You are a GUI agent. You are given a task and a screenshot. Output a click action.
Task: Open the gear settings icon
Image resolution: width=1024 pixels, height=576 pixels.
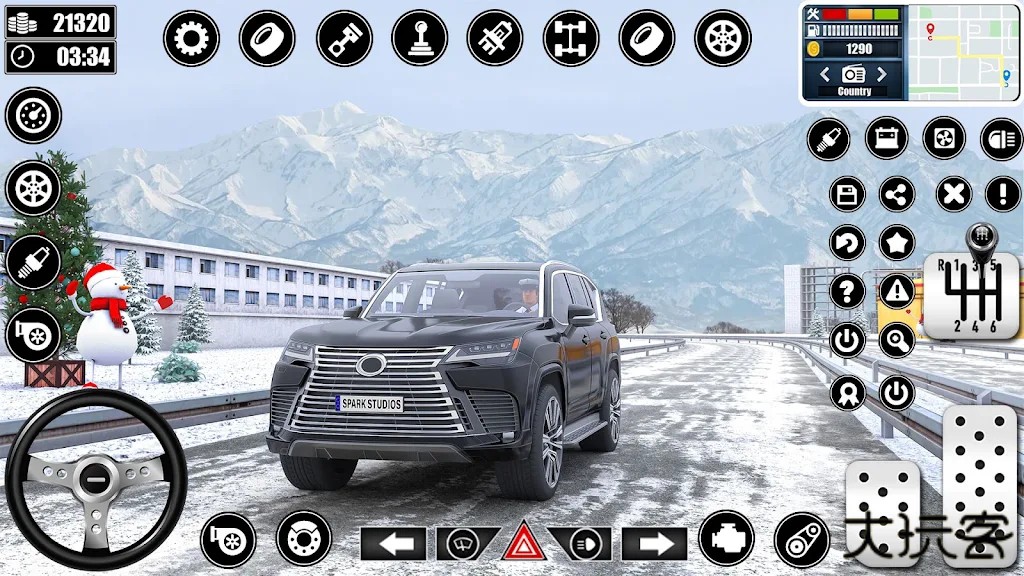pos(191,39)
